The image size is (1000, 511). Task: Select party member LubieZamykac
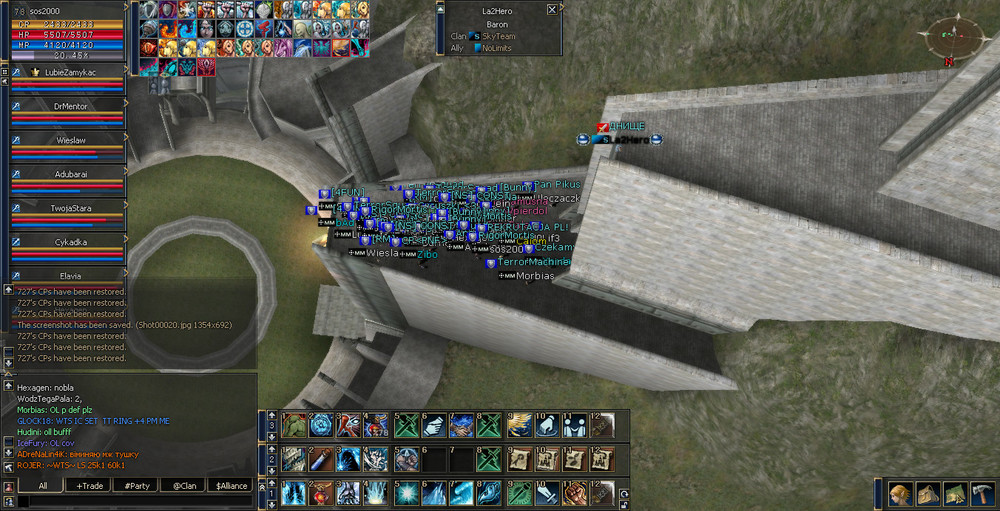pyautogui.click(x=68, y=73)
